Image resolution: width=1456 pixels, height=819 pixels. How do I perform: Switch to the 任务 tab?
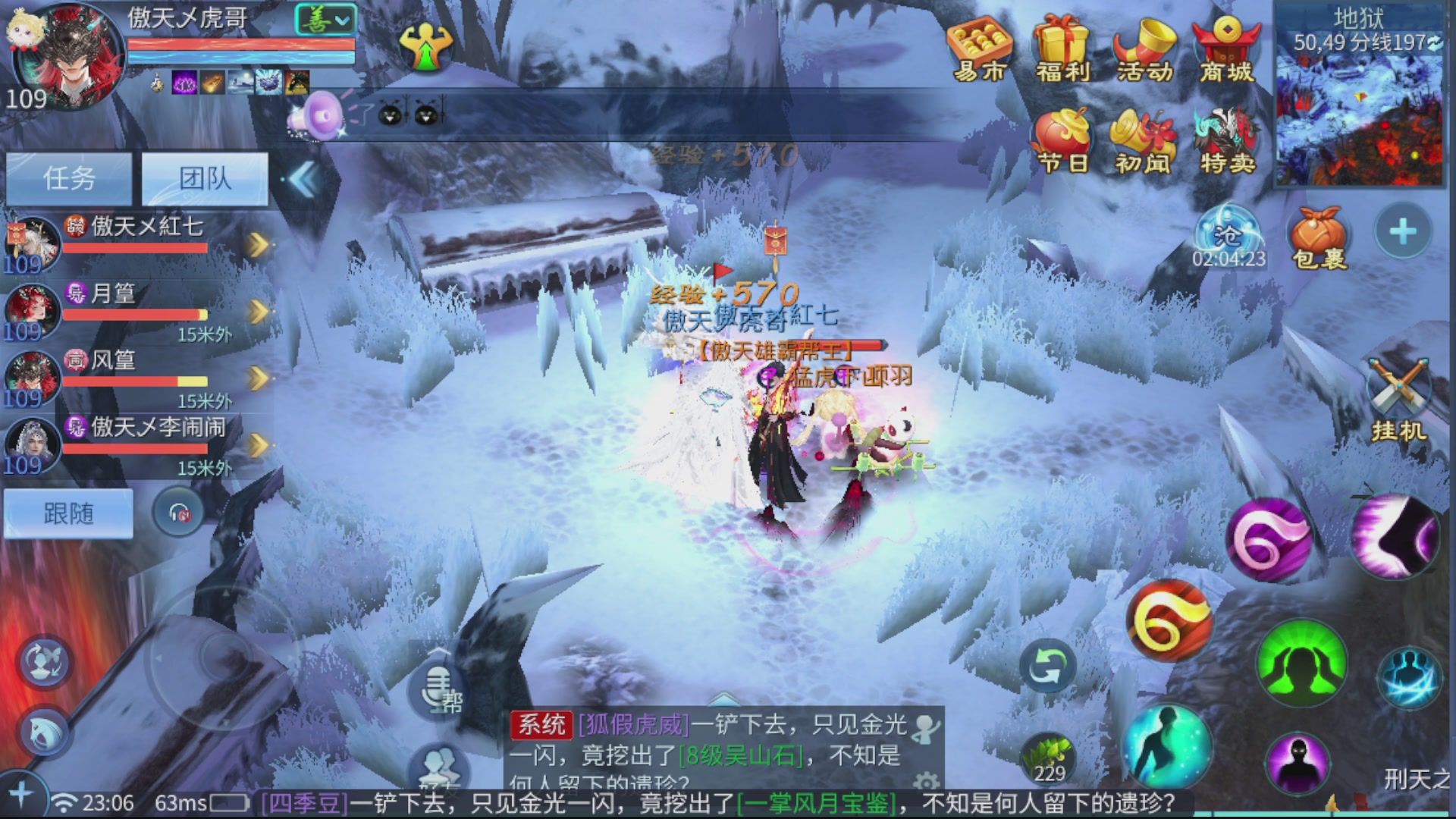coord(69,177)
